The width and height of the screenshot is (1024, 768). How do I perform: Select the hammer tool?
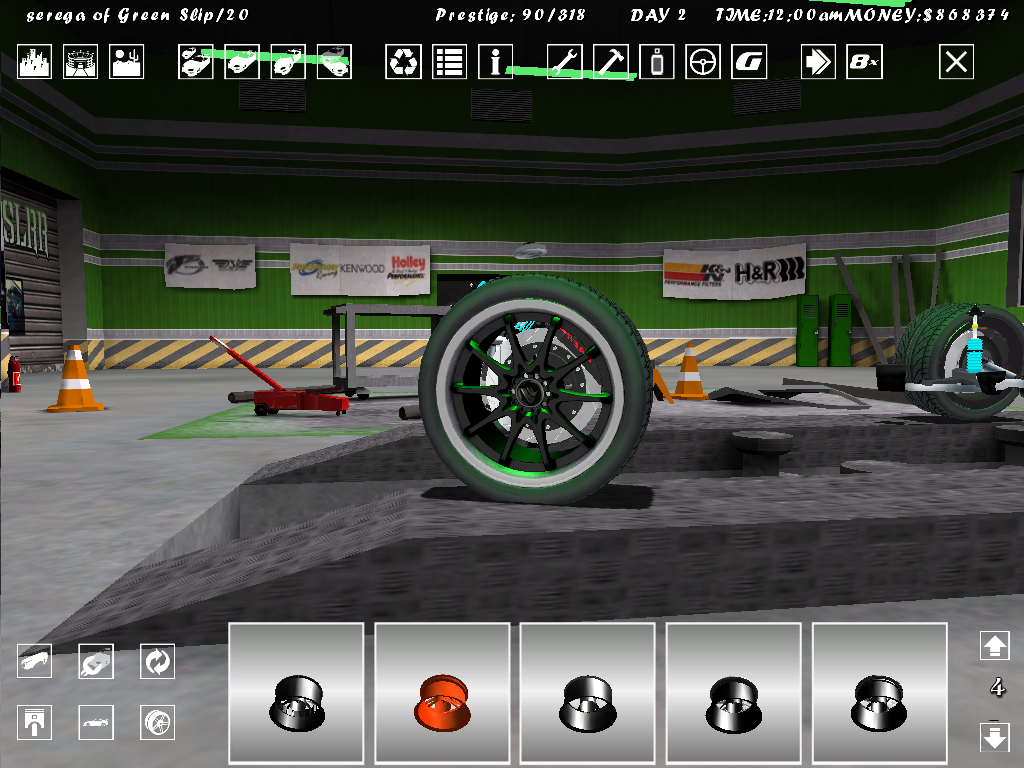[x=610, y=62]
